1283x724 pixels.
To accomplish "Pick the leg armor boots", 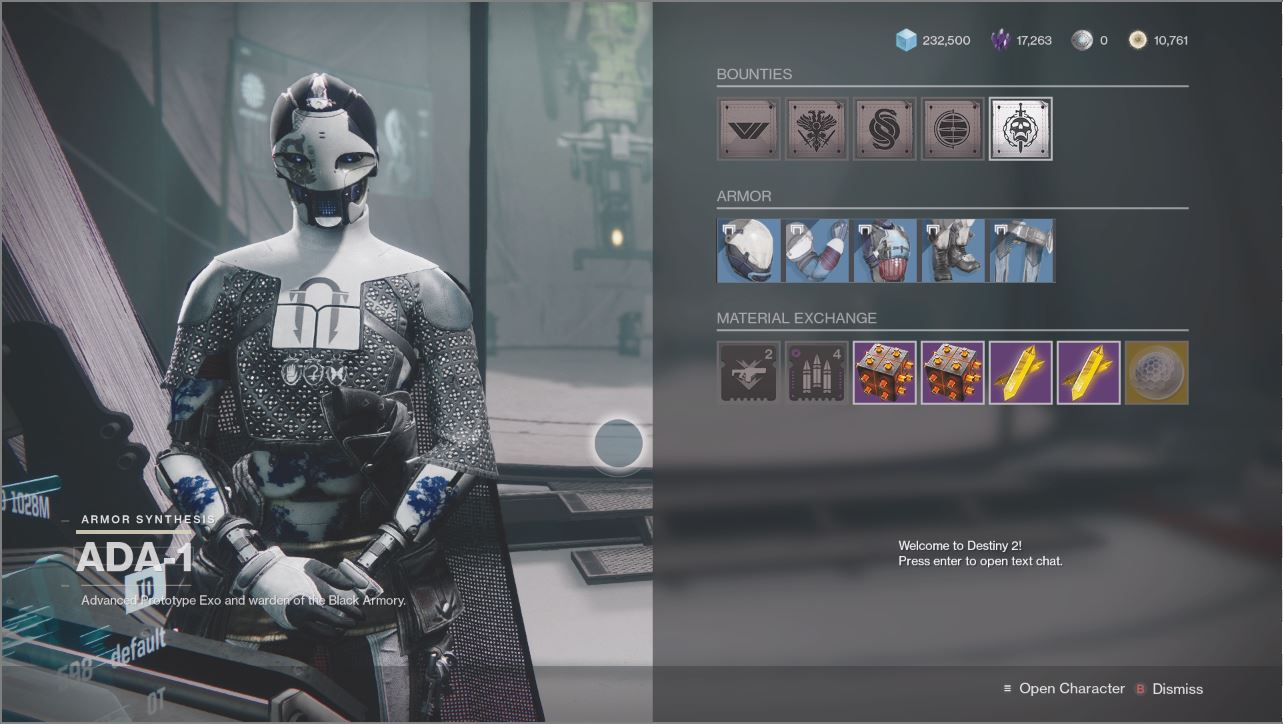I will tap(953, 251).
